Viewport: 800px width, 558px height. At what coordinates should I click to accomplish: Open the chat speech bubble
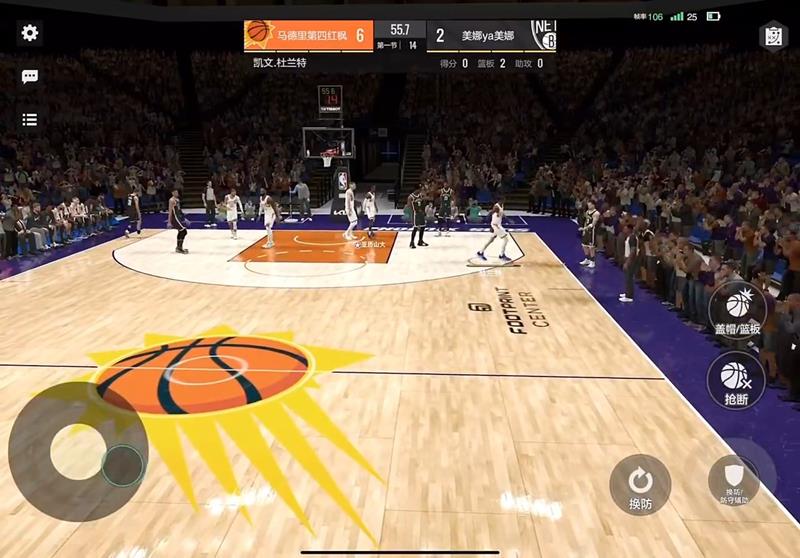coord(30,77)
